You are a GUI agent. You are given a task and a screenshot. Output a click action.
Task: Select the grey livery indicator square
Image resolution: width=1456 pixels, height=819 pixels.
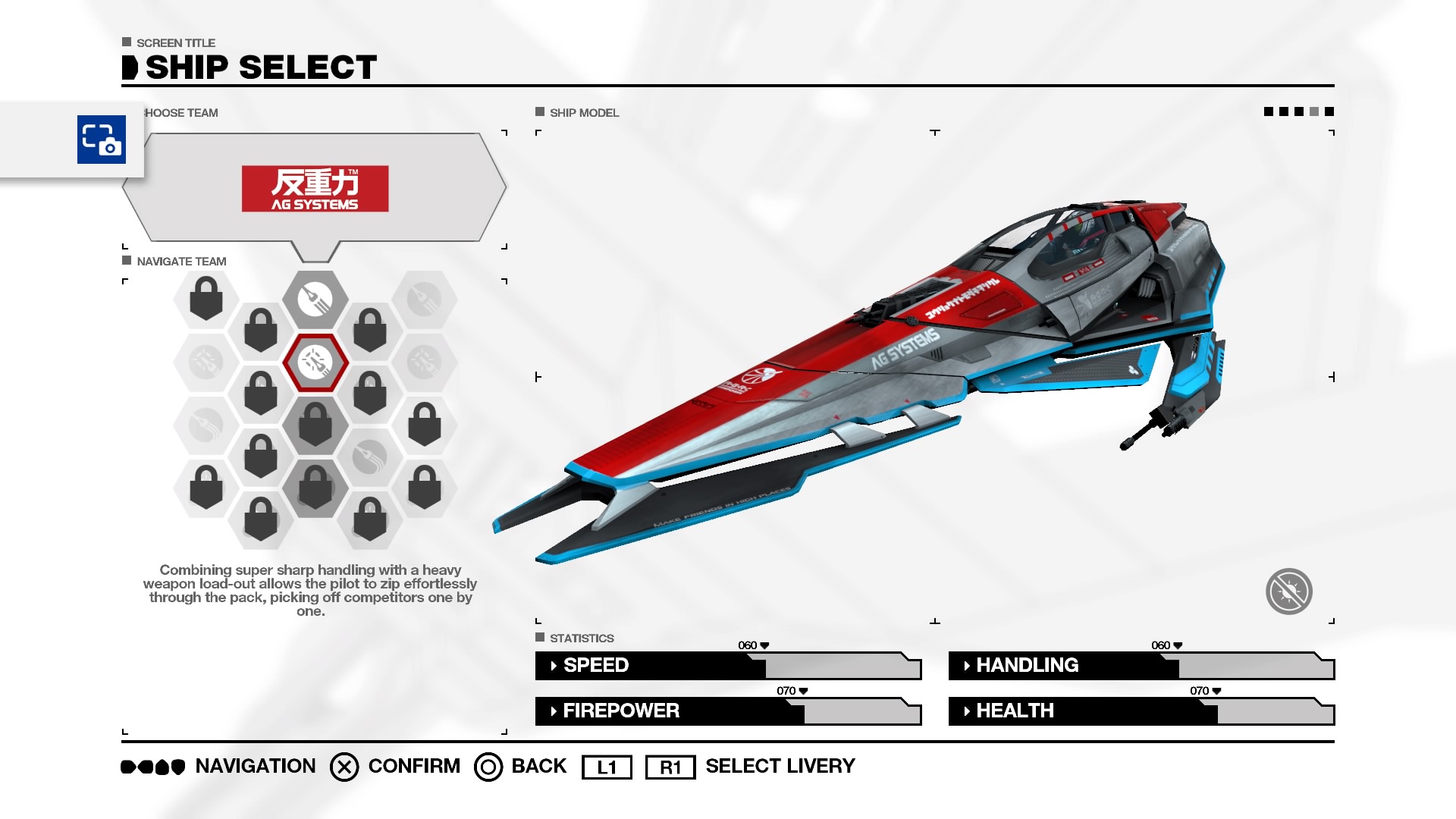(x=1314, y=111)
